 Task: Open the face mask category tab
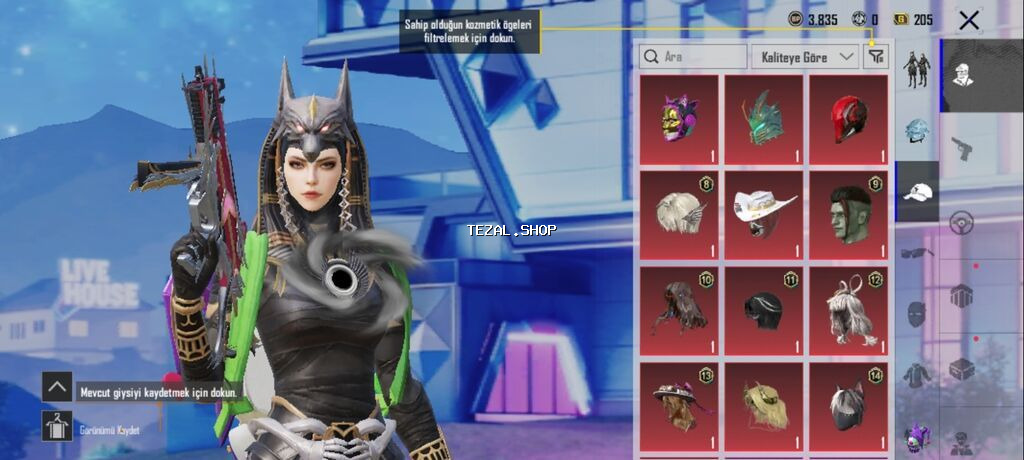tap(917, 314)
